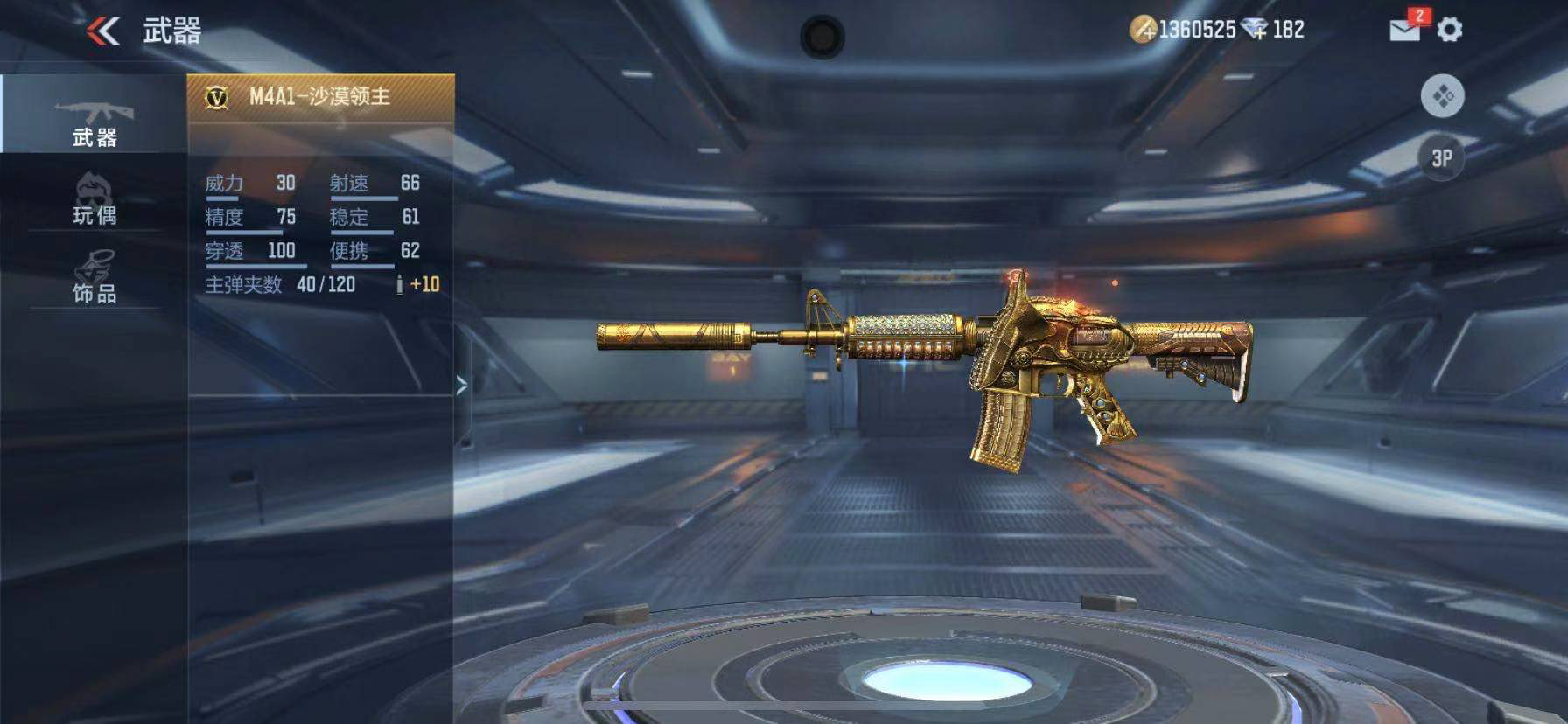
Task: Collapse the weapon stats panel arrow
Action: point(461,386)
